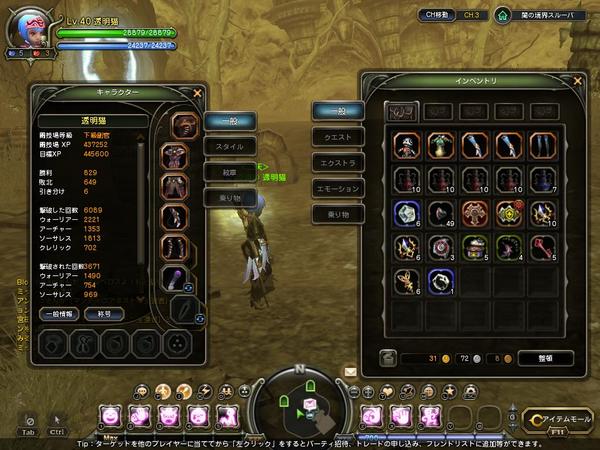Switch to the スタイル tab in character panel
The width and height of the screenshot is (600, 450).
coord(230,146)
